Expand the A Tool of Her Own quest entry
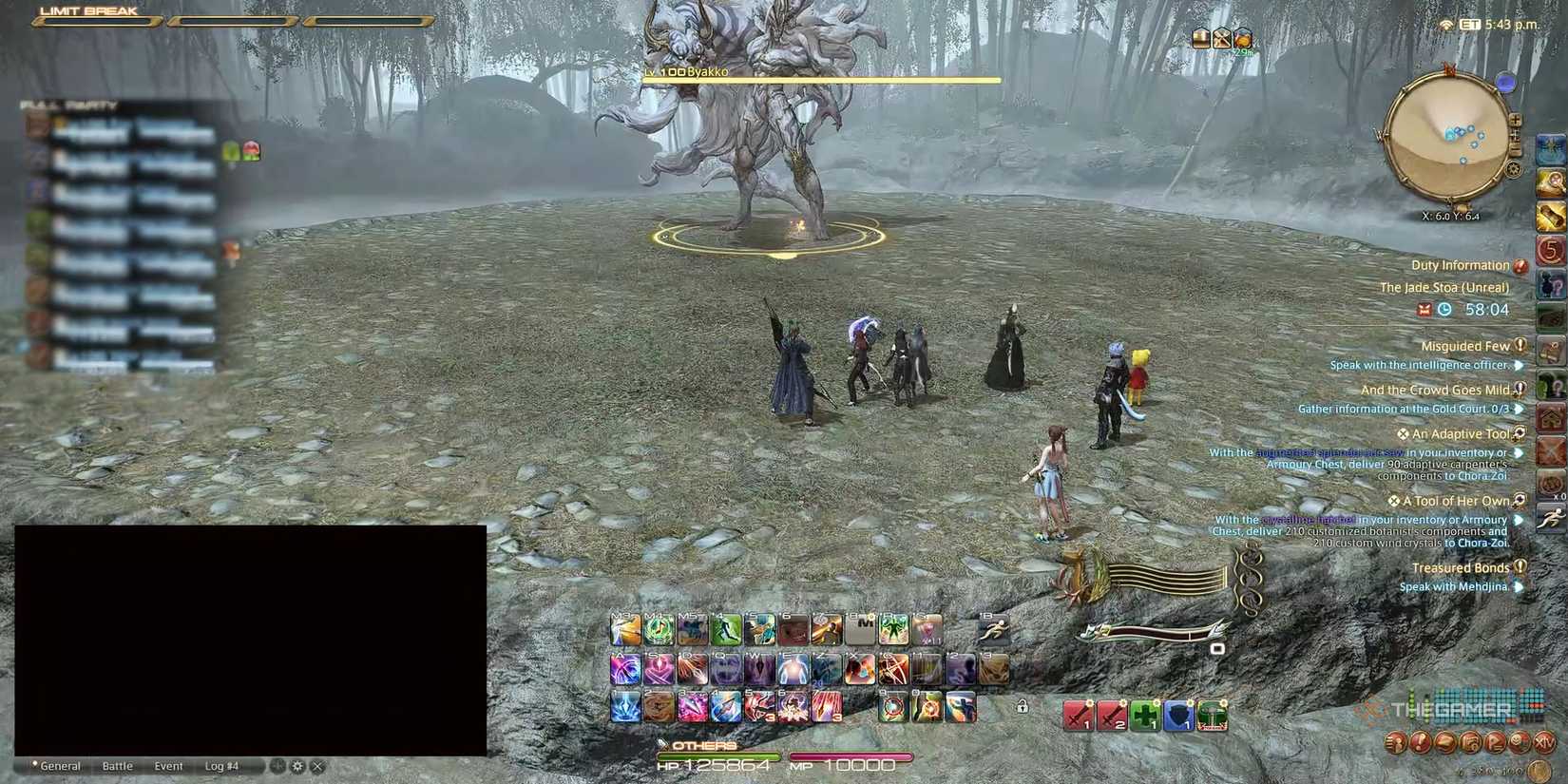This screenshot has height=784, width=1568. 1518,500
